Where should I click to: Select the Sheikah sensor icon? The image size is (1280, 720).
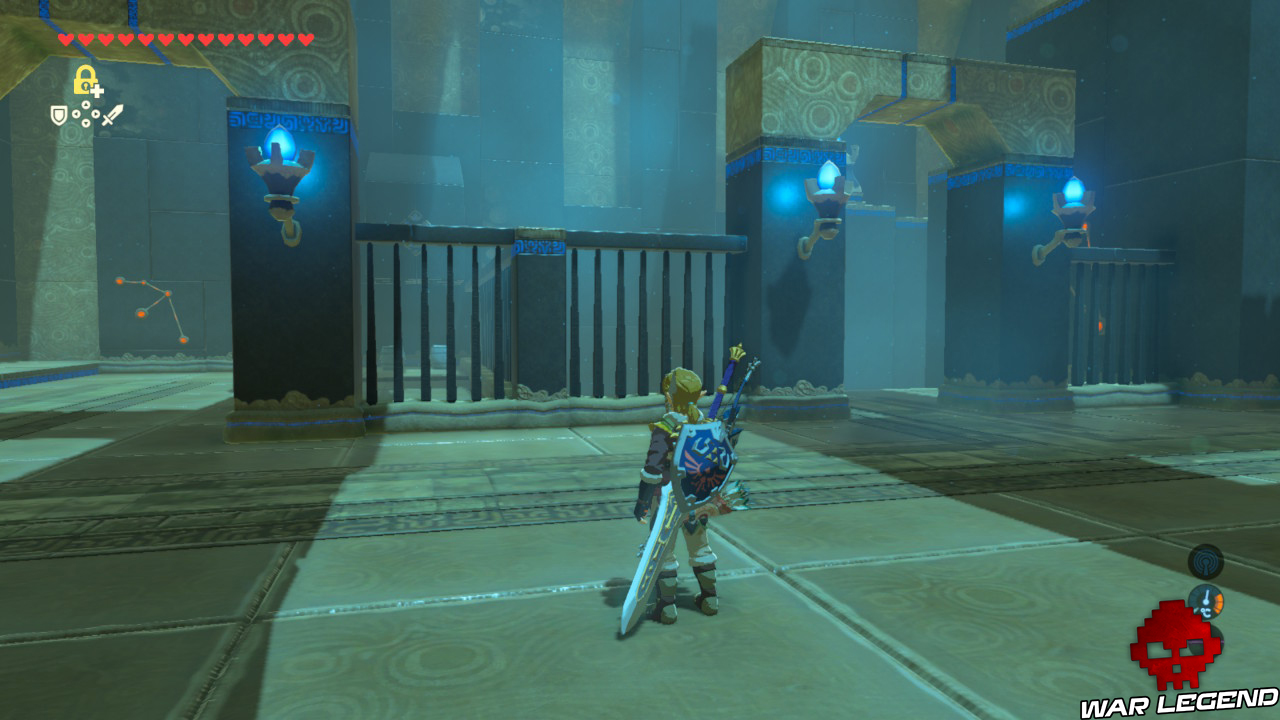click(1206, 562)
